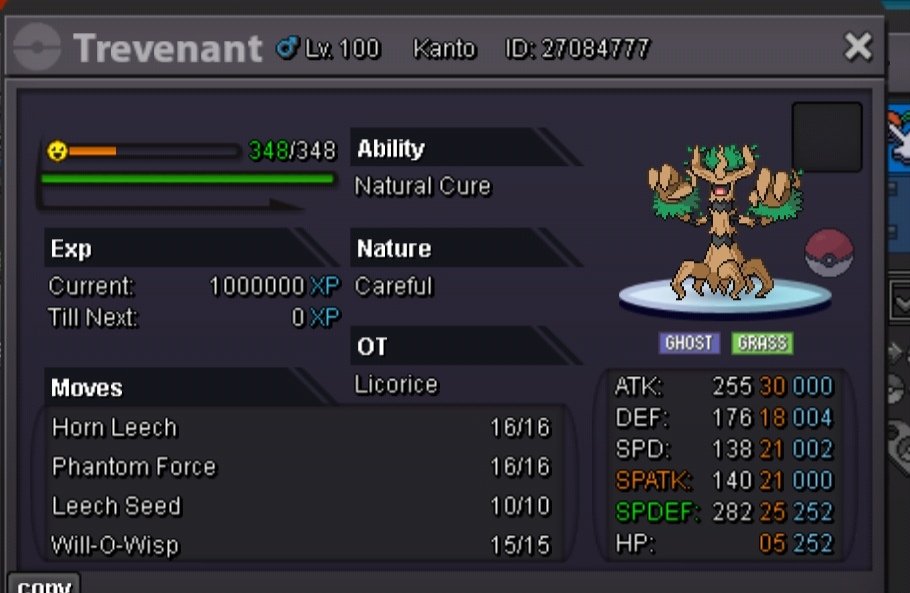Click the copy button

click(43, 584)
